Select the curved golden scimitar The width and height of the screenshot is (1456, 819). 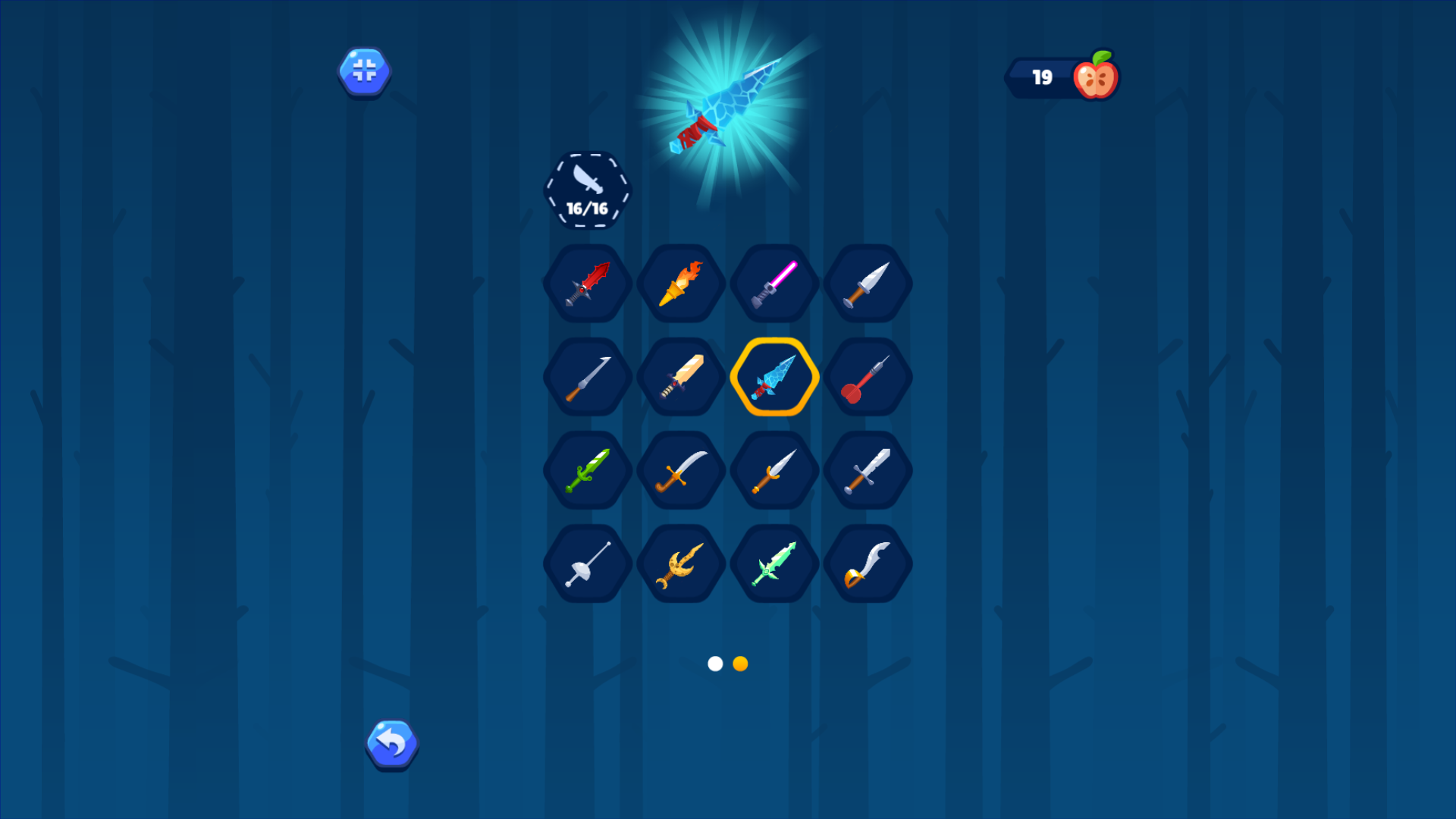point(681,469)
